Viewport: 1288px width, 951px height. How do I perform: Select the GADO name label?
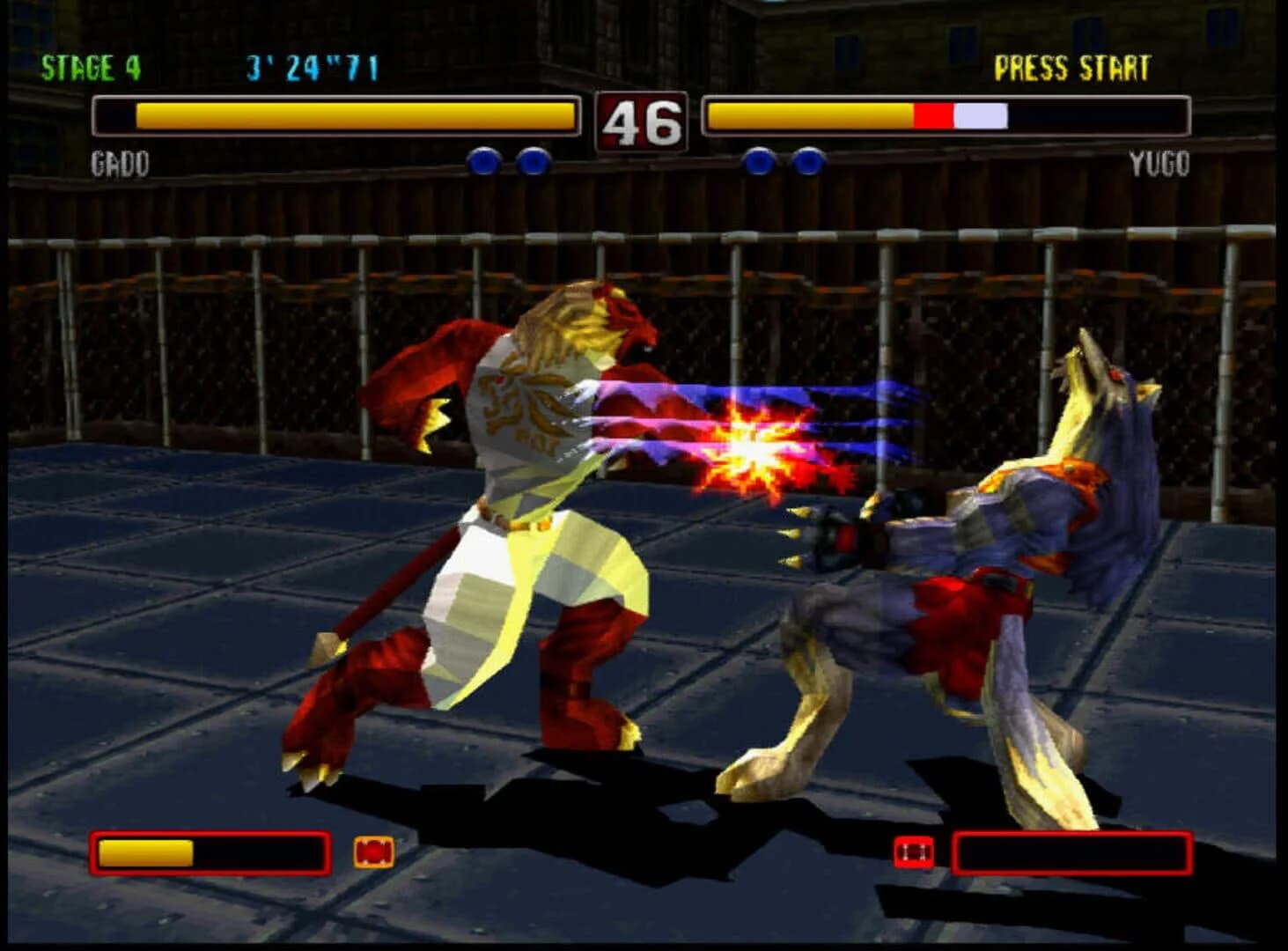tap(121, 163)
